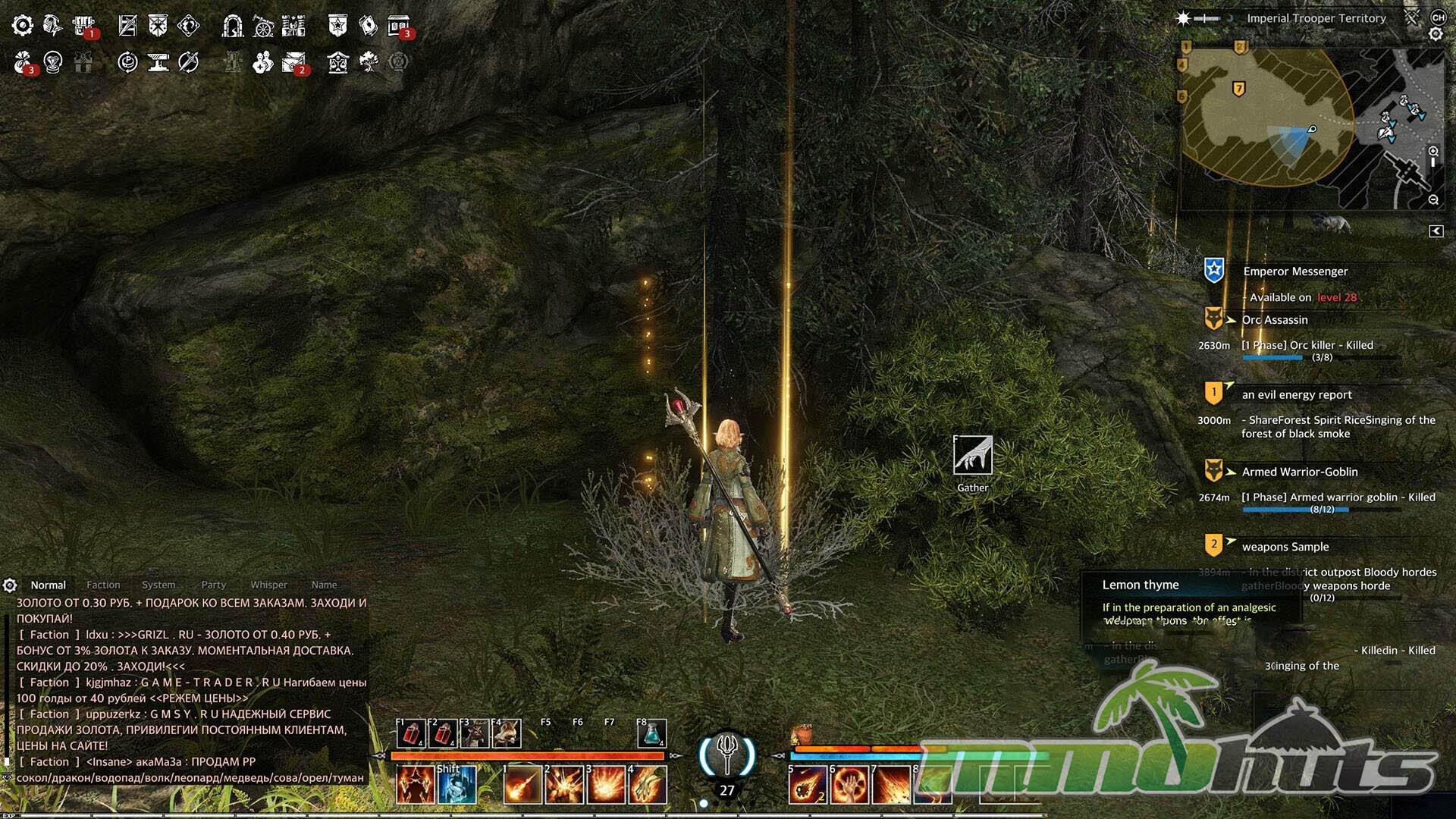This screenshot has height=819, width=1456.
Task: Click the anvil crafting icon
Action: pyautogui.click(x=158, y=62)
